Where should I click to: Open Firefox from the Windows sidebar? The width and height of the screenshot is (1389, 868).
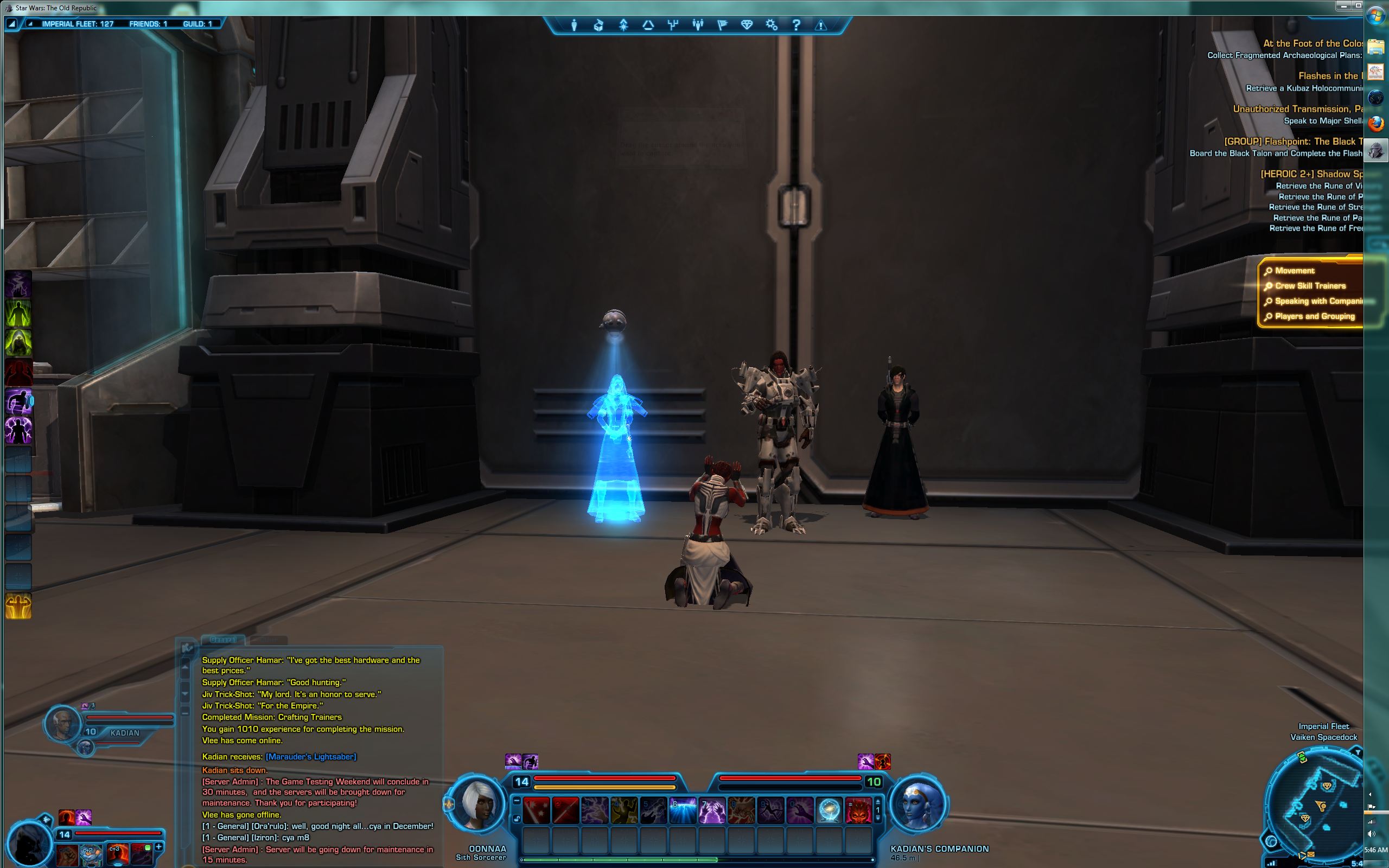(x=1375, y=124)
